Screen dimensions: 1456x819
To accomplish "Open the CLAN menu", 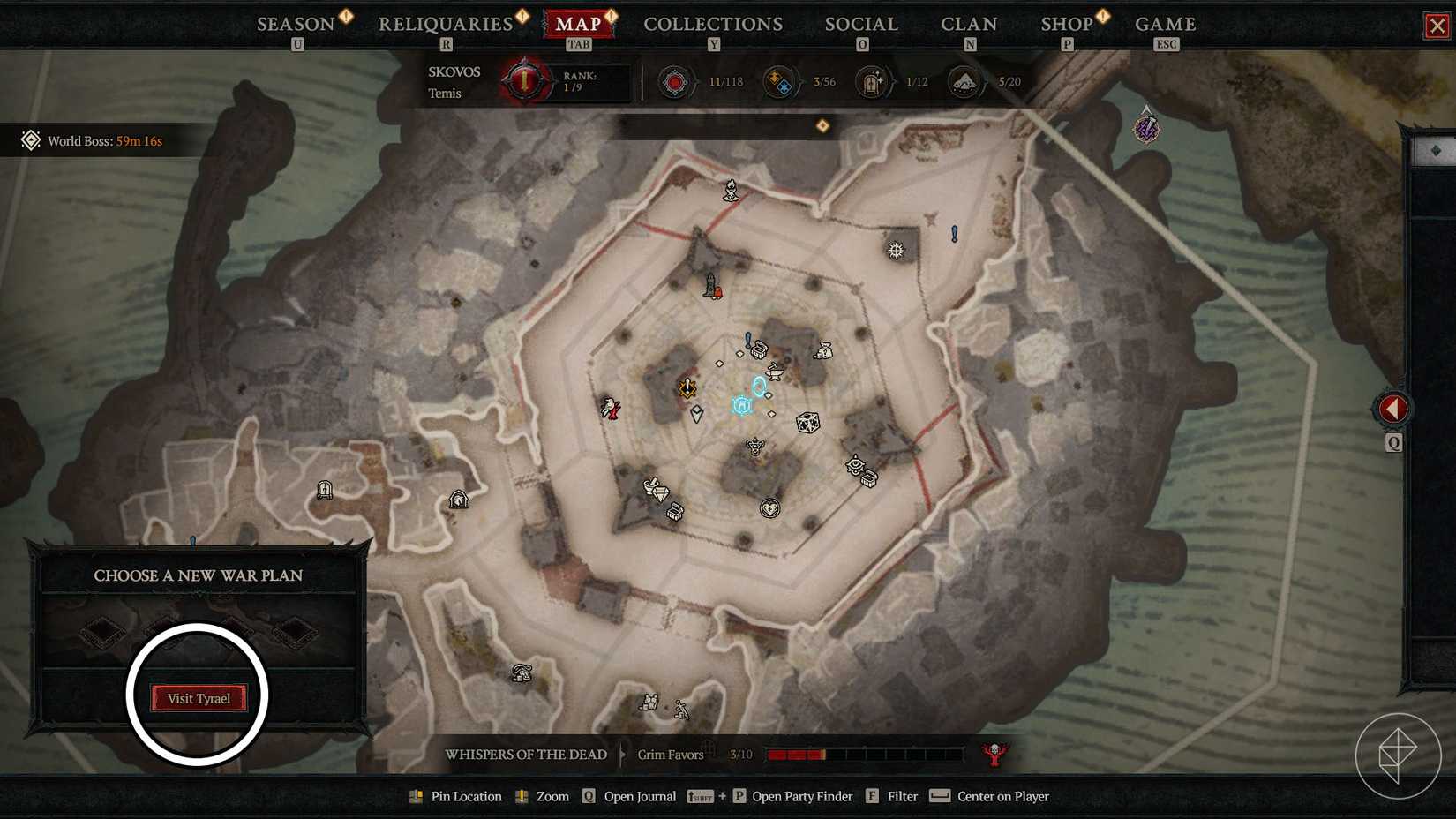I will [x=968, y=24].
